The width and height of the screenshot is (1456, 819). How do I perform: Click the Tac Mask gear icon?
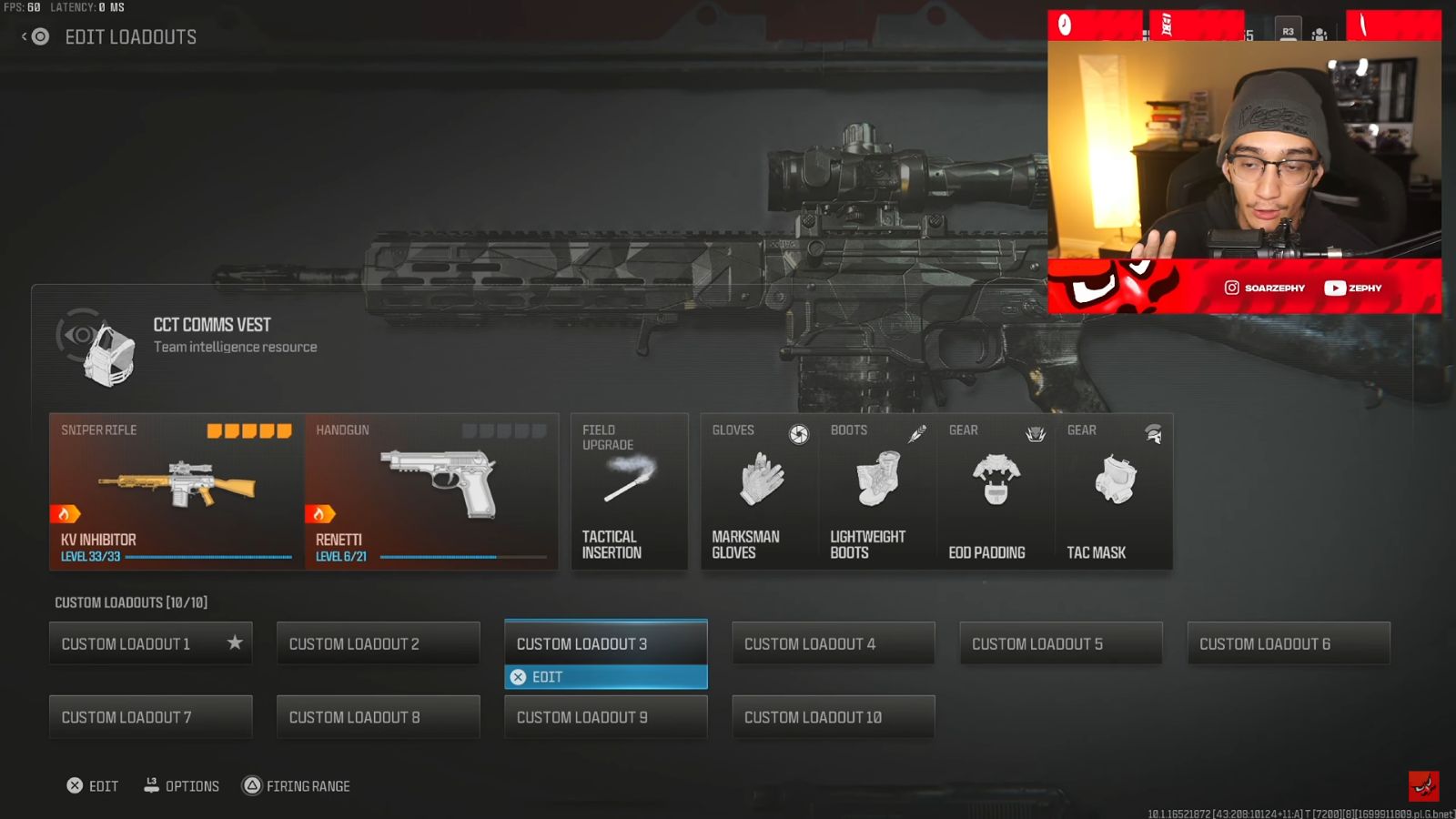tap(1114, 478)
